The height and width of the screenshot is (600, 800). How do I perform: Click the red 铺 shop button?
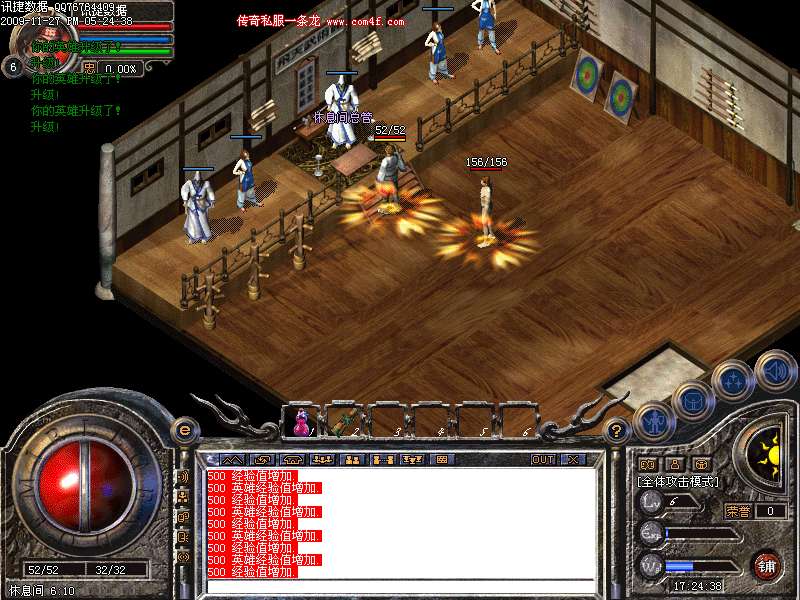point(767,566)
